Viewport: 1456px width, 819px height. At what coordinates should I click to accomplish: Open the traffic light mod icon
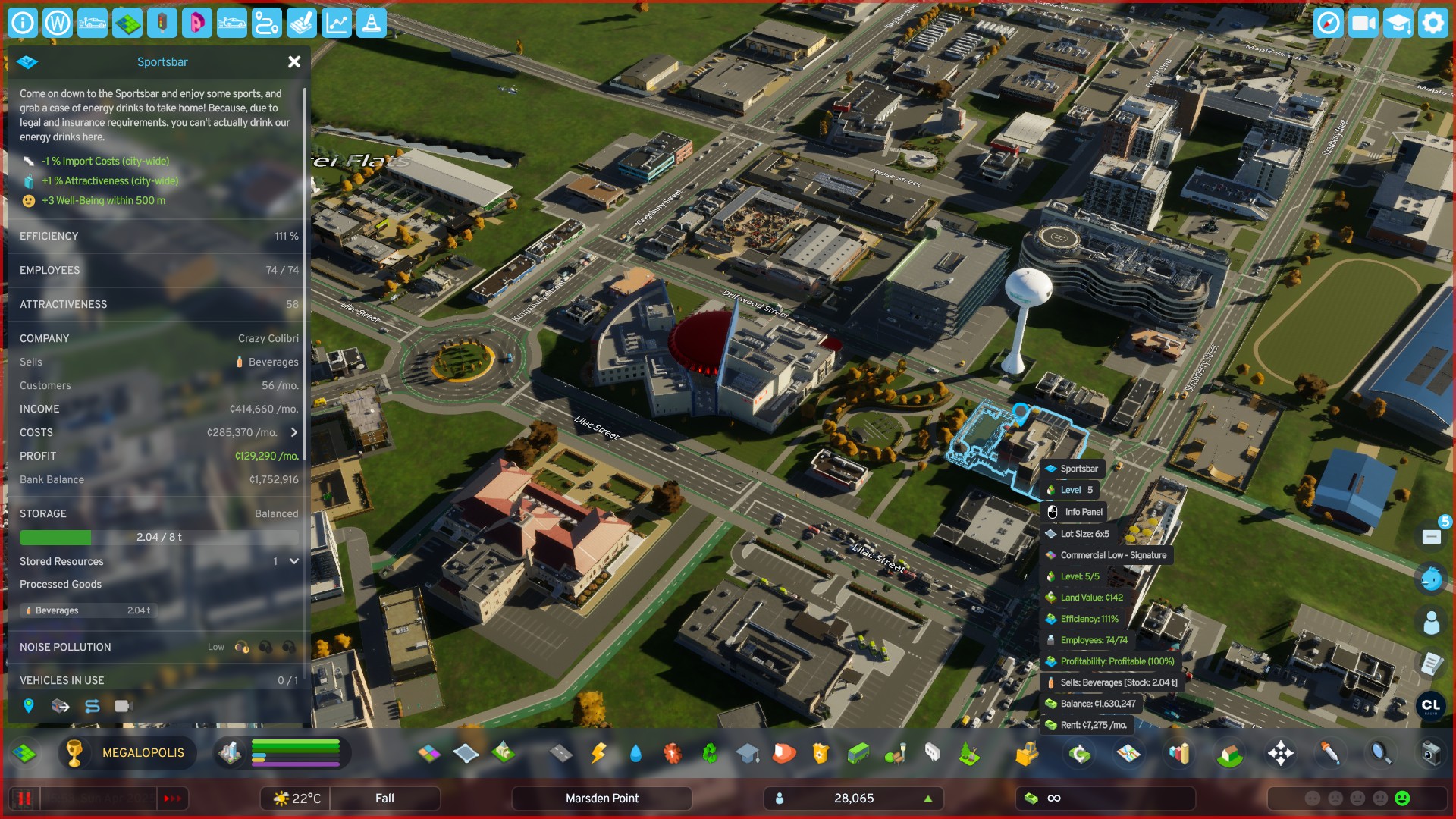(162, 23)
